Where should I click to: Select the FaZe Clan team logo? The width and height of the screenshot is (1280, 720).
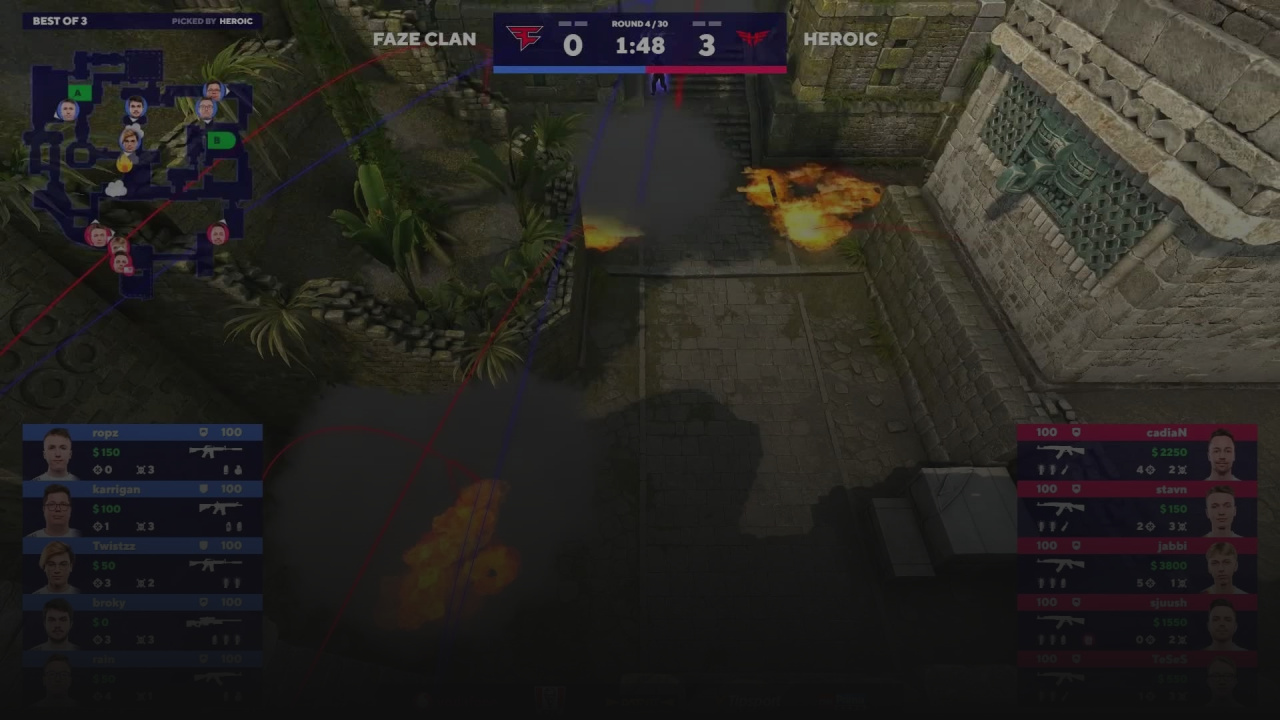point(527,38)
